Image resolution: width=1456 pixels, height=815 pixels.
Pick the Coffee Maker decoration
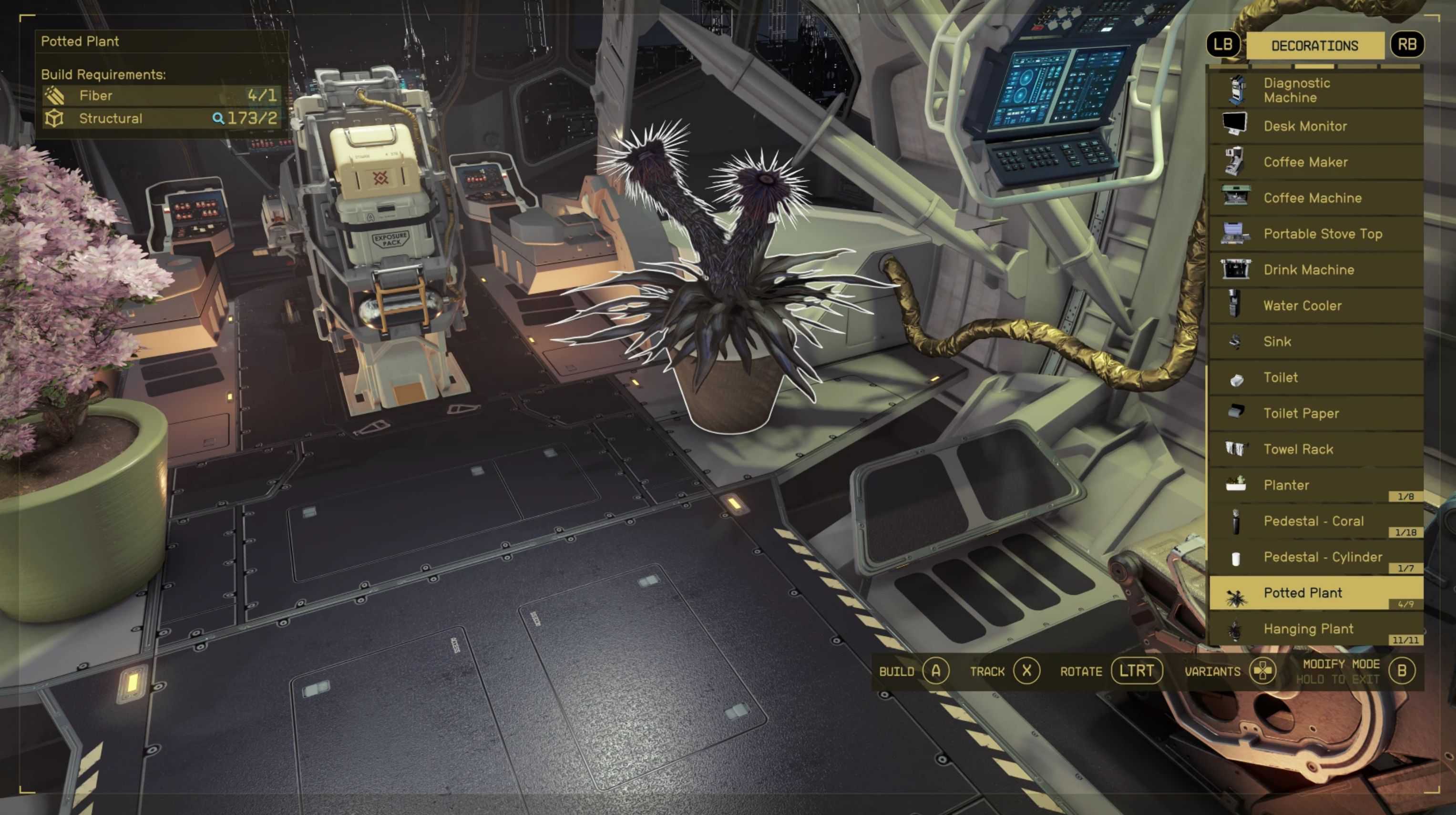point(1315,162)
